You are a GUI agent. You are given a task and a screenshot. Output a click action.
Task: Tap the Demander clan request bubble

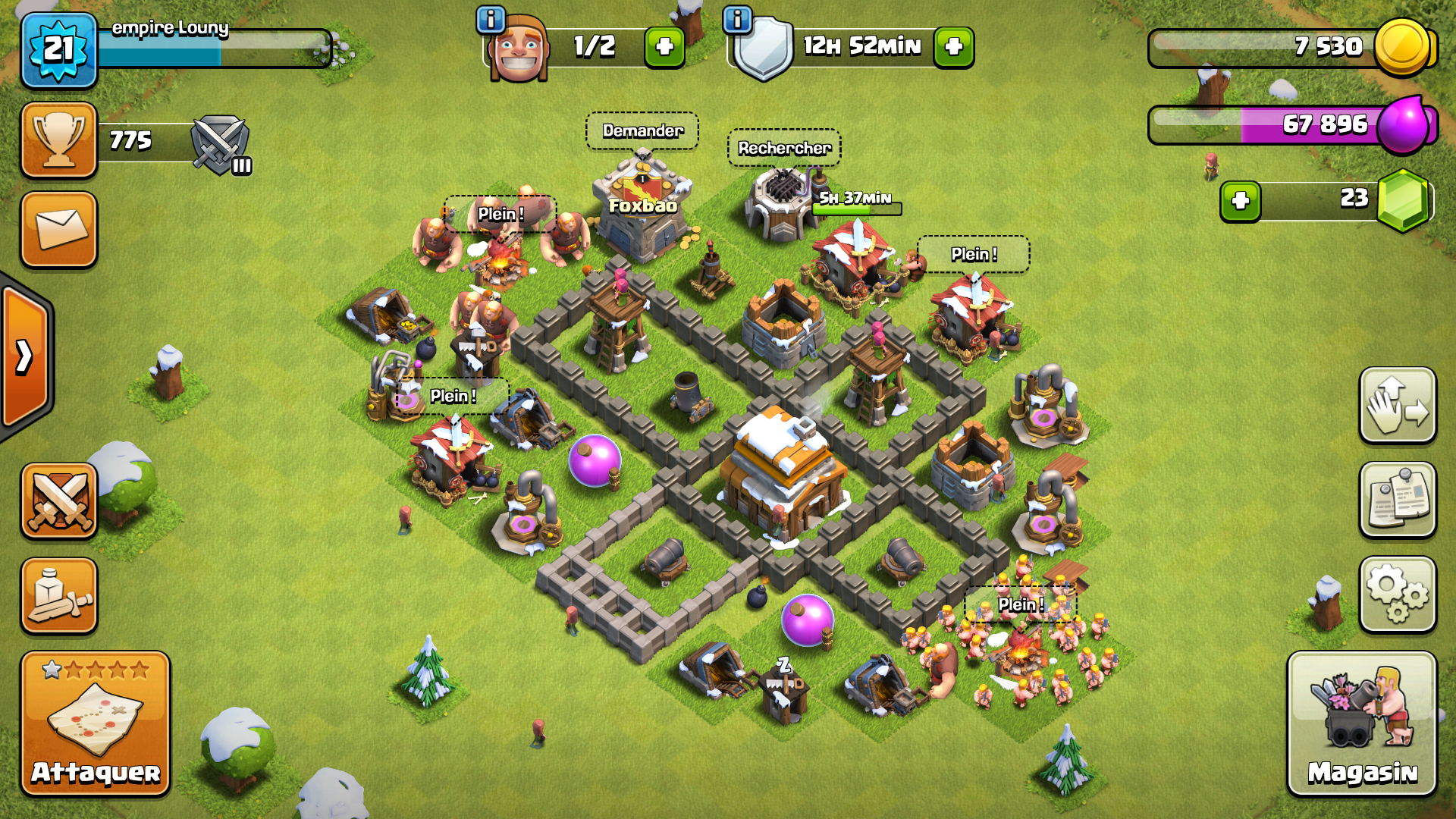pyautogui.click(x=642, y=131)
